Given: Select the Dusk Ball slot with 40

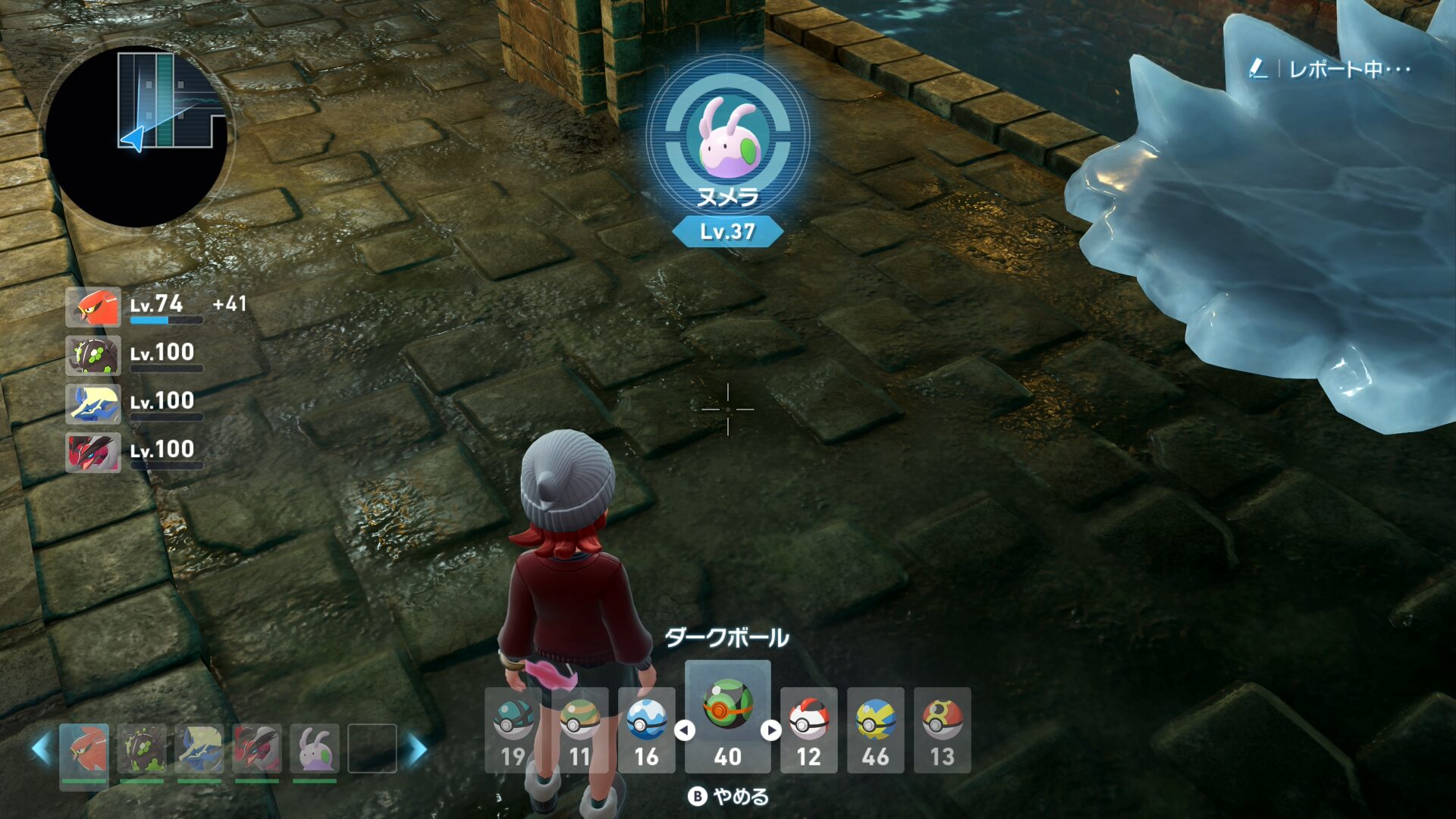Looking at the screenshot, I should coord(727,717).
